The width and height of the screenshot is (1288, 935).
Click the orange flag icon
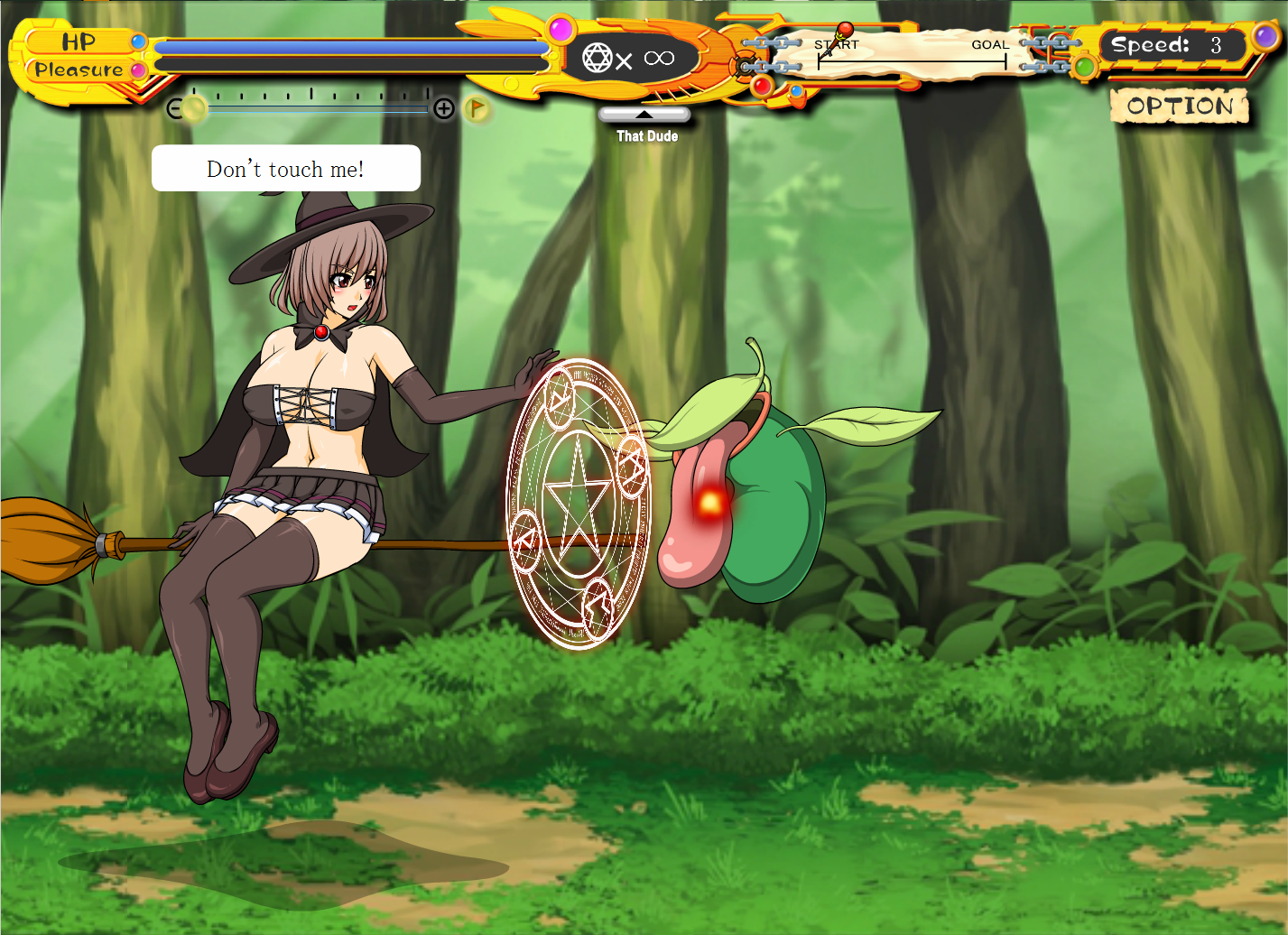pos(477,109)
